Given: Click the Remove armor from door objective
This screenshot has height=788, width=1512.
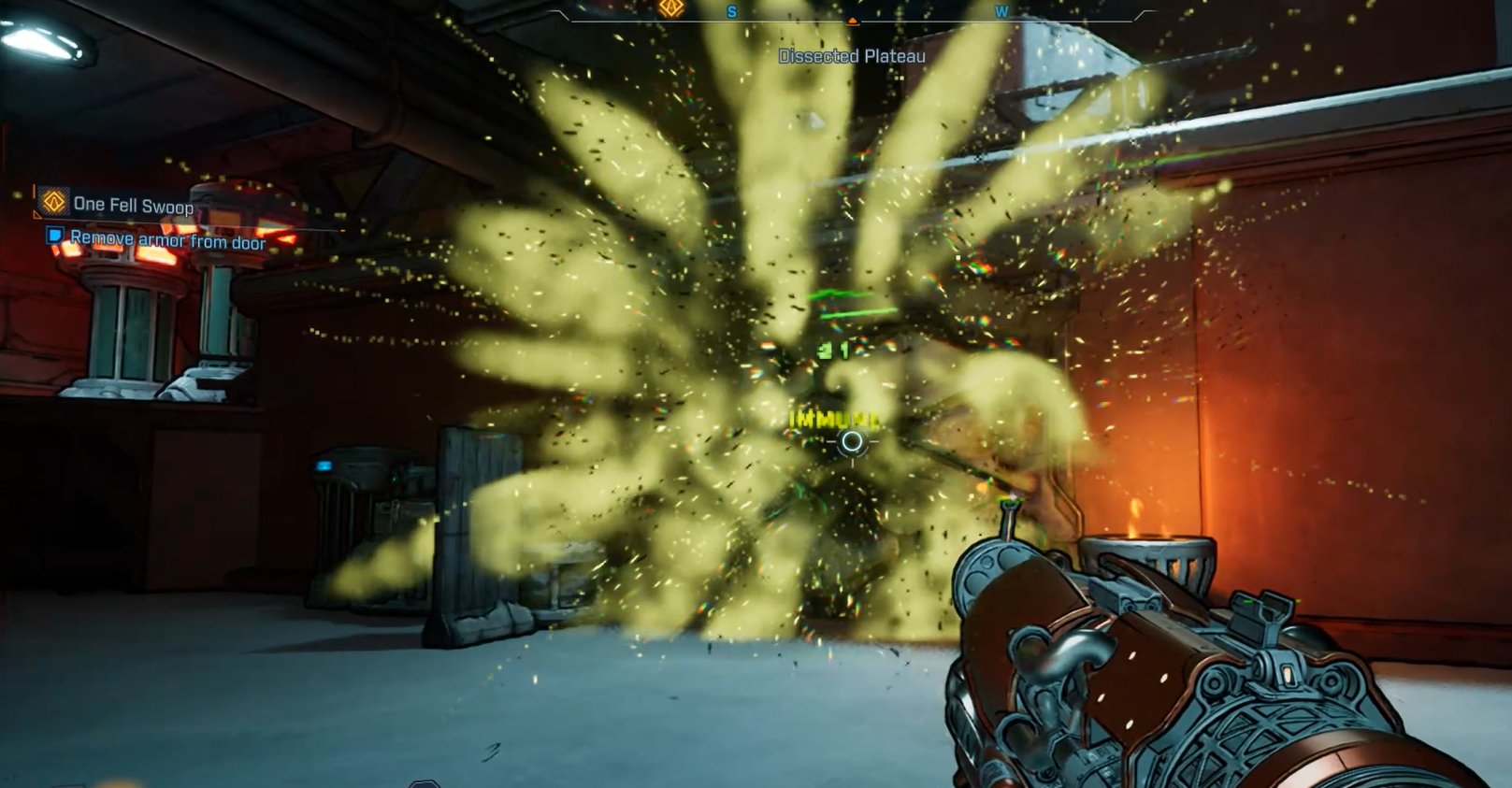Looking at the screenshot, I should pos(167,241).
